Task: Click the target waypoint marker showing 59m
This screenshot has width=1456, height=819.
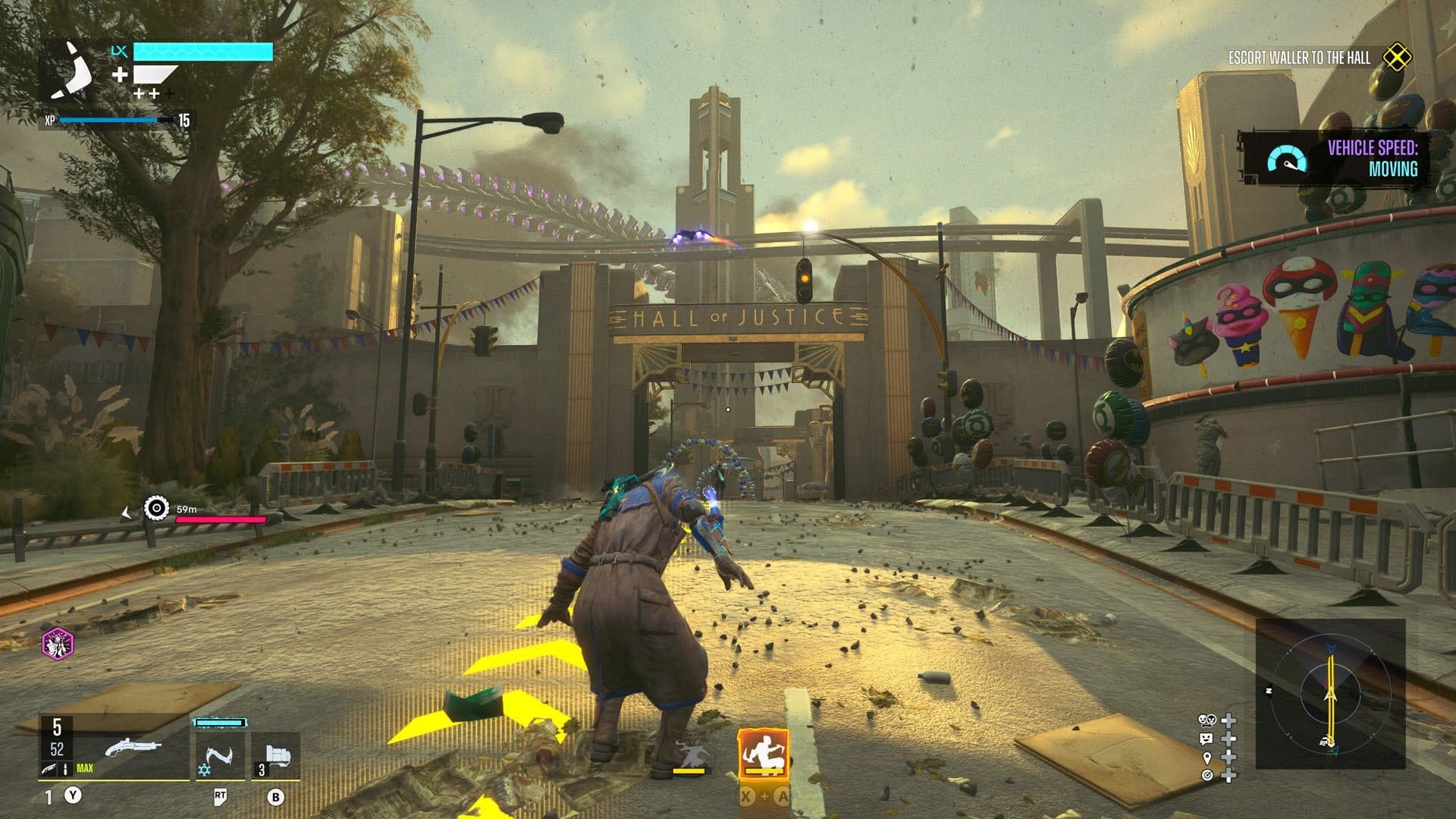Action: 157,508
